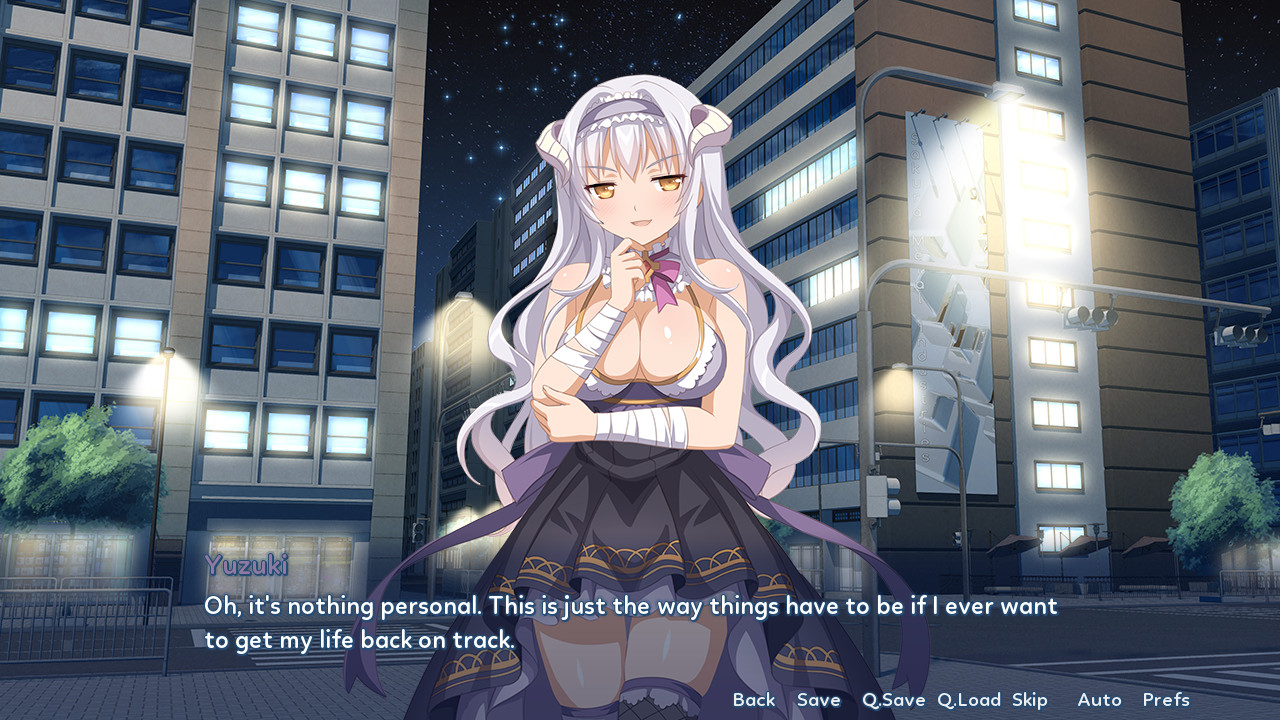Viewport: 1280px width, 720px height.
Task: Turn on automatic text advance with Auto
Action: (1098, 700)
